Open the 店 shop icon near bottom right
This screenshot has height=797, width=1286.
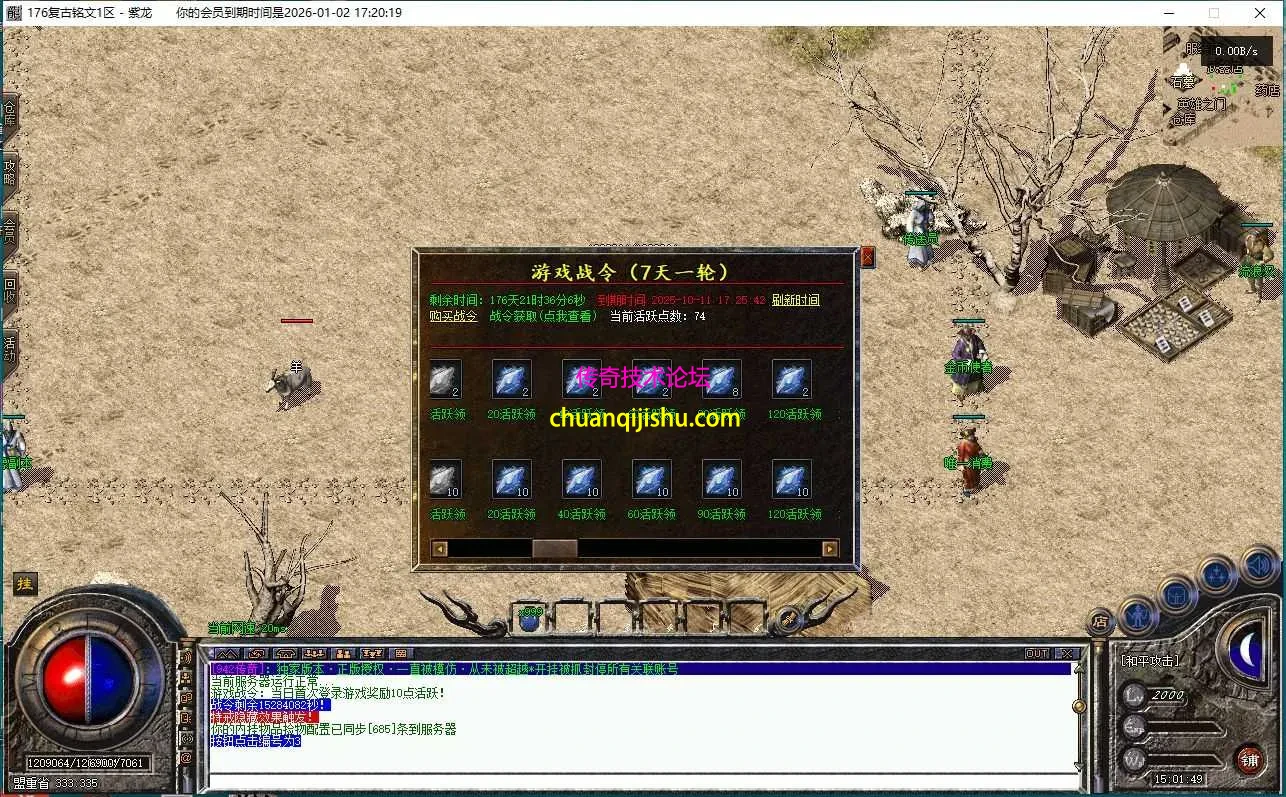click(x=1101, y=620)
